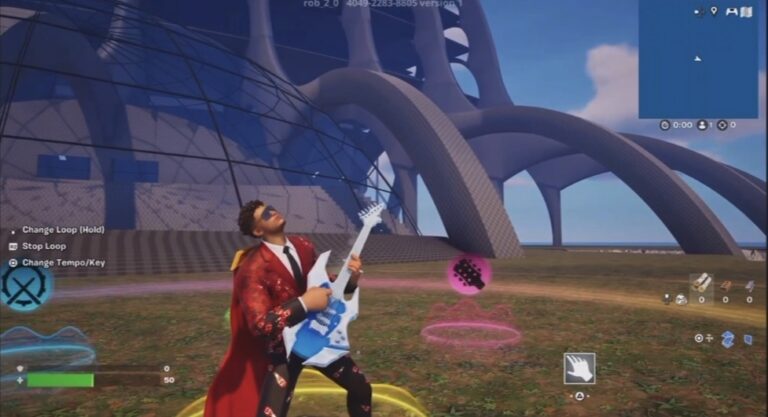Choose the metal building material
Image resolution: width=768 pixels, height=417 pixels.
pyautogui.click(x=748, y=284)
